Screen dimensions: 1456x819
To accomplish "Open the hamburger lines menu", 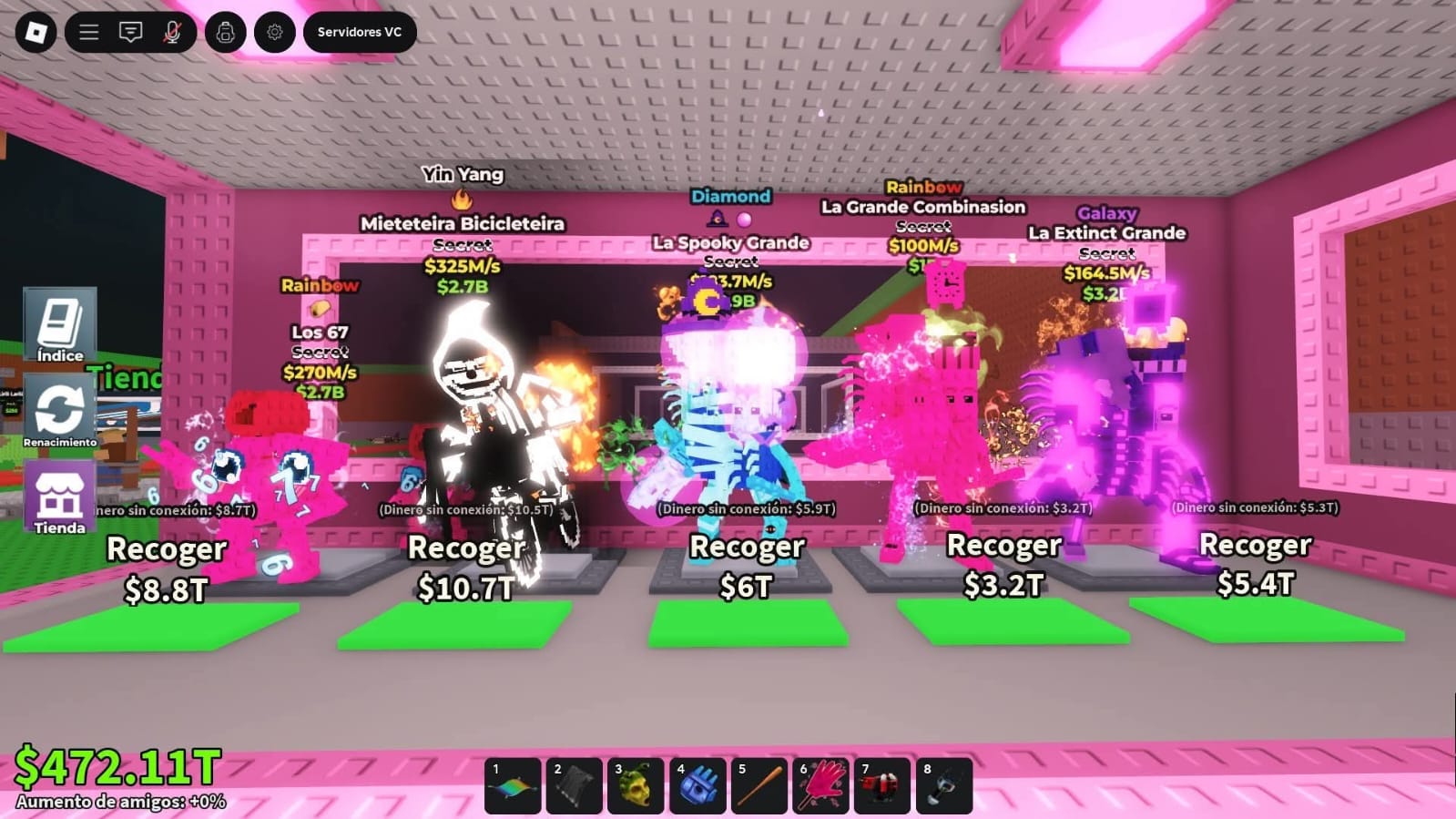I will tap(88, 33).
